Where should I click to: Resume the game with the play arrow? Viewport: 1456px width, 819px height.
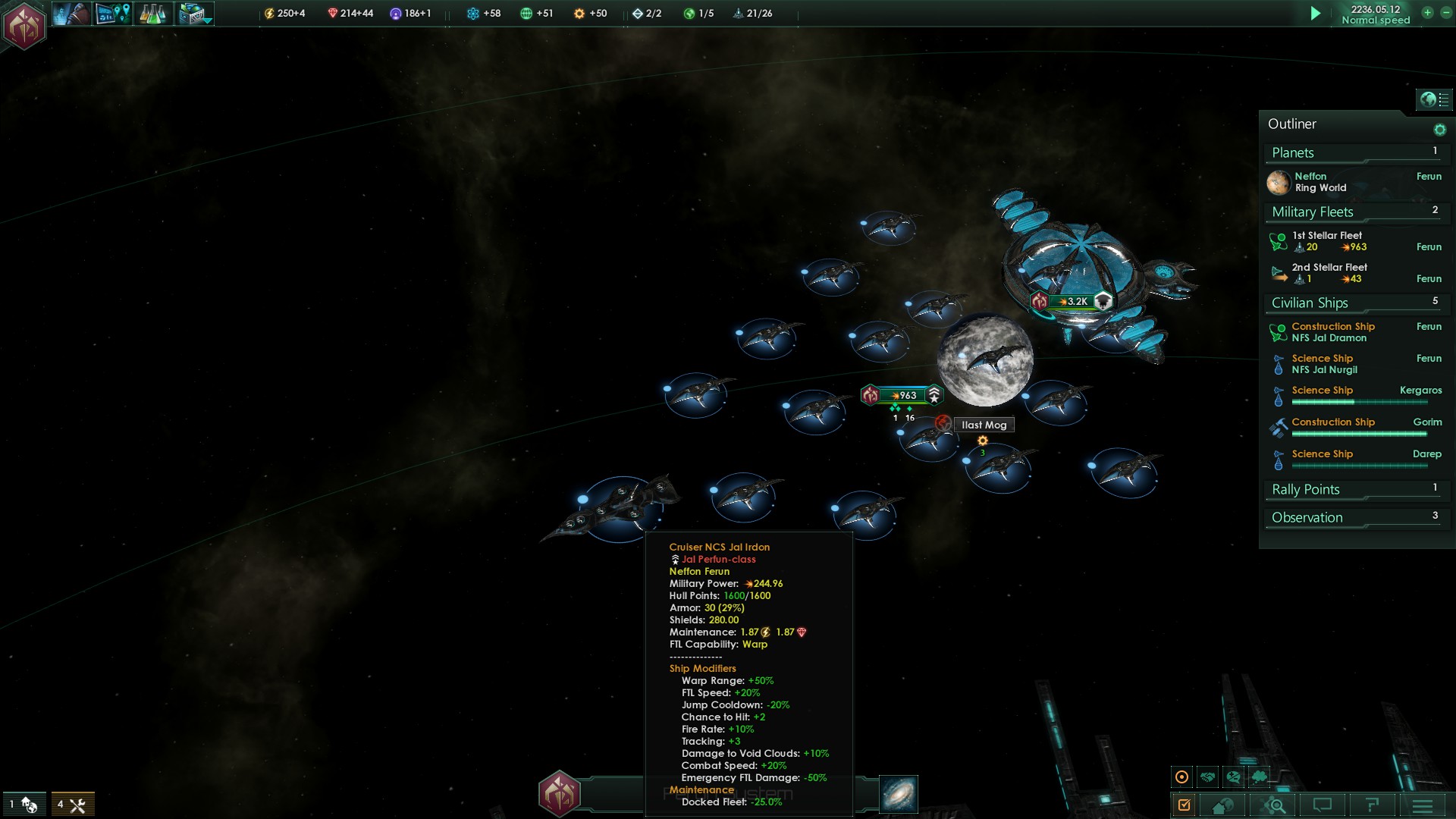[1316, 14]
